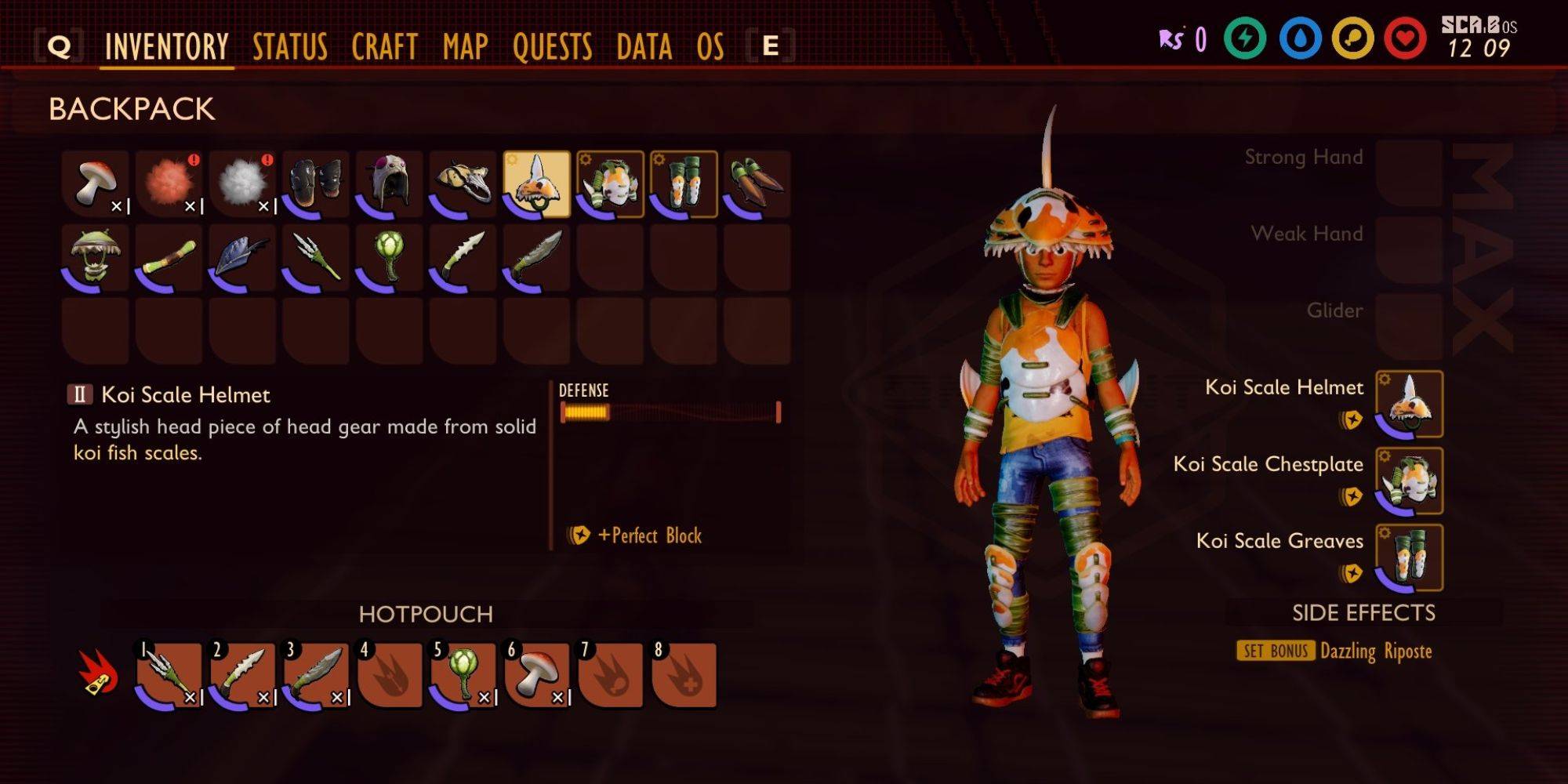Select the empty Strong Hand equipment slot
This screenshot has height=784, width=1568.
point(1409,172)
